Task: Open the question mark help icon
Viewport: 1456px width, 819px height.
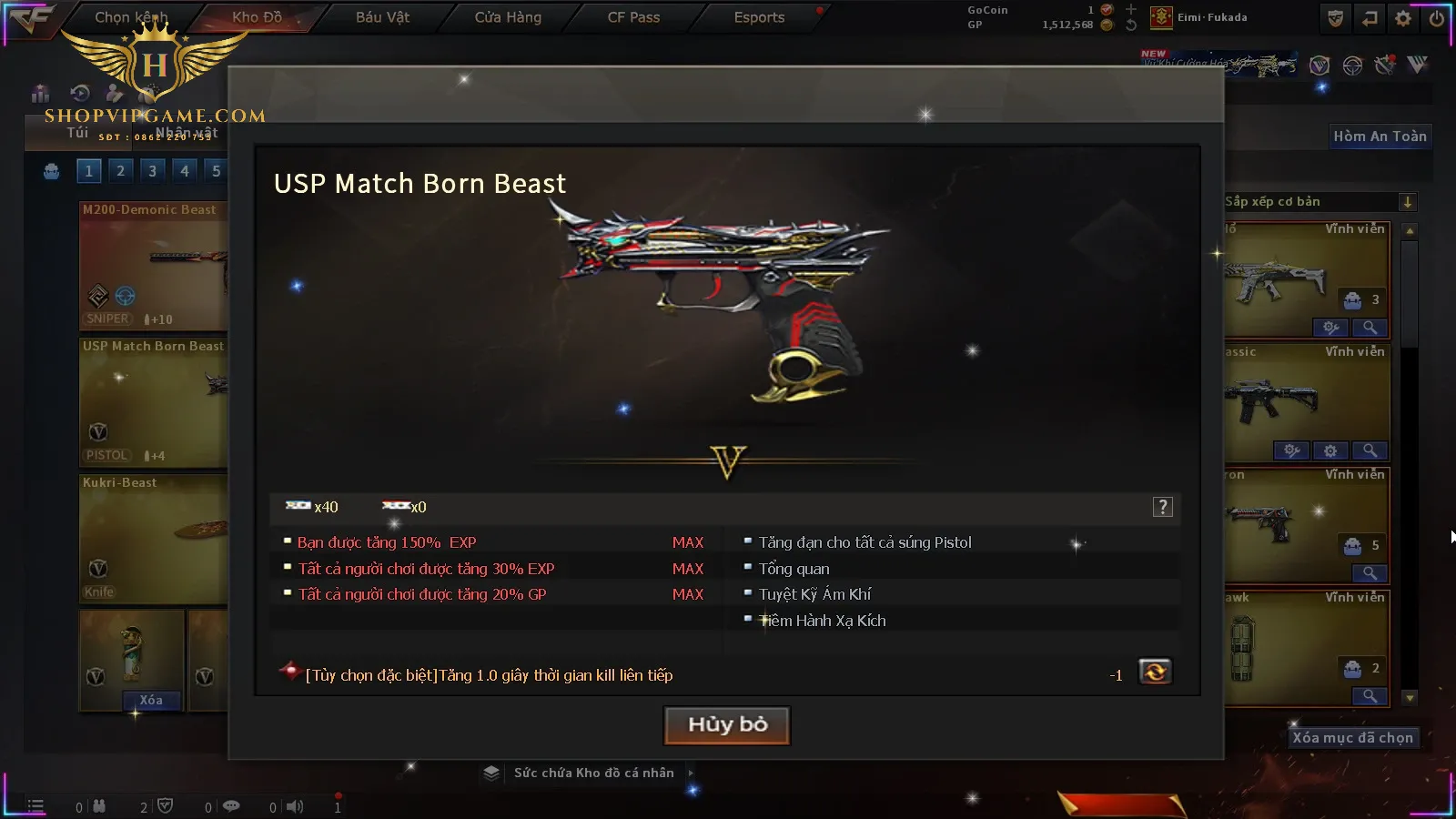Action: point(1162,508)
